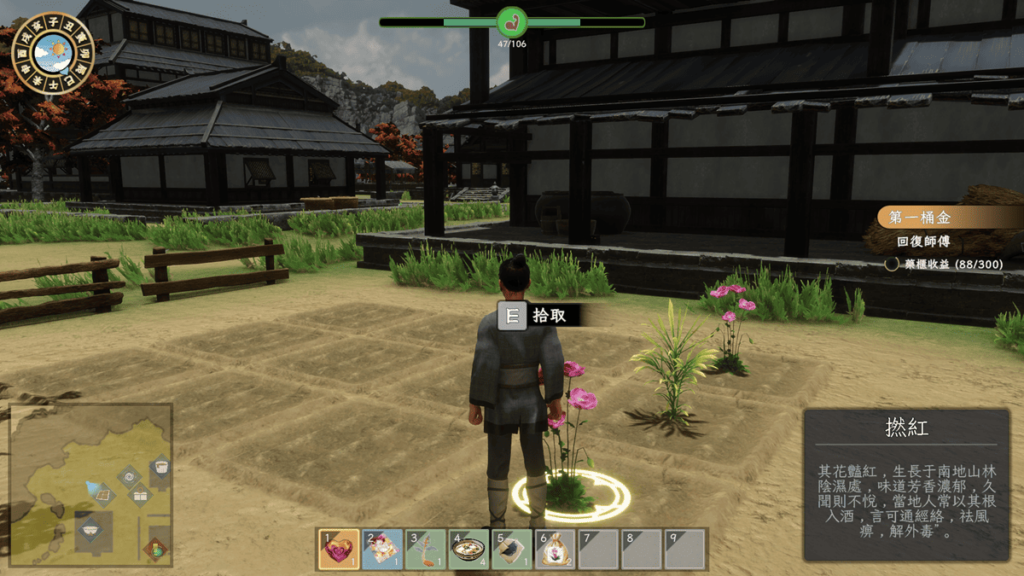This screenshot has height=576, width=1024.
Task: Click the 回復師傅 quest objective
Action: pos(922,242)
